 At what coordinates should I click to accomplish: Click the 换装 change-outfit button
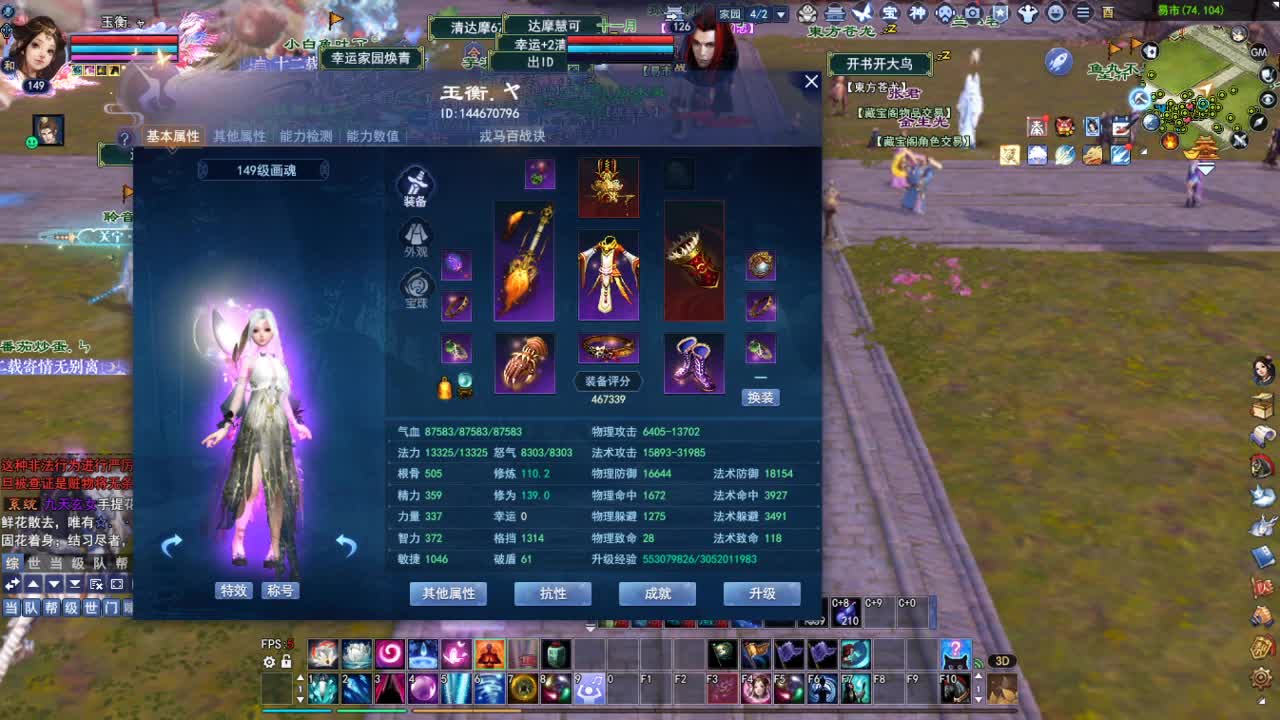[762, 396]
